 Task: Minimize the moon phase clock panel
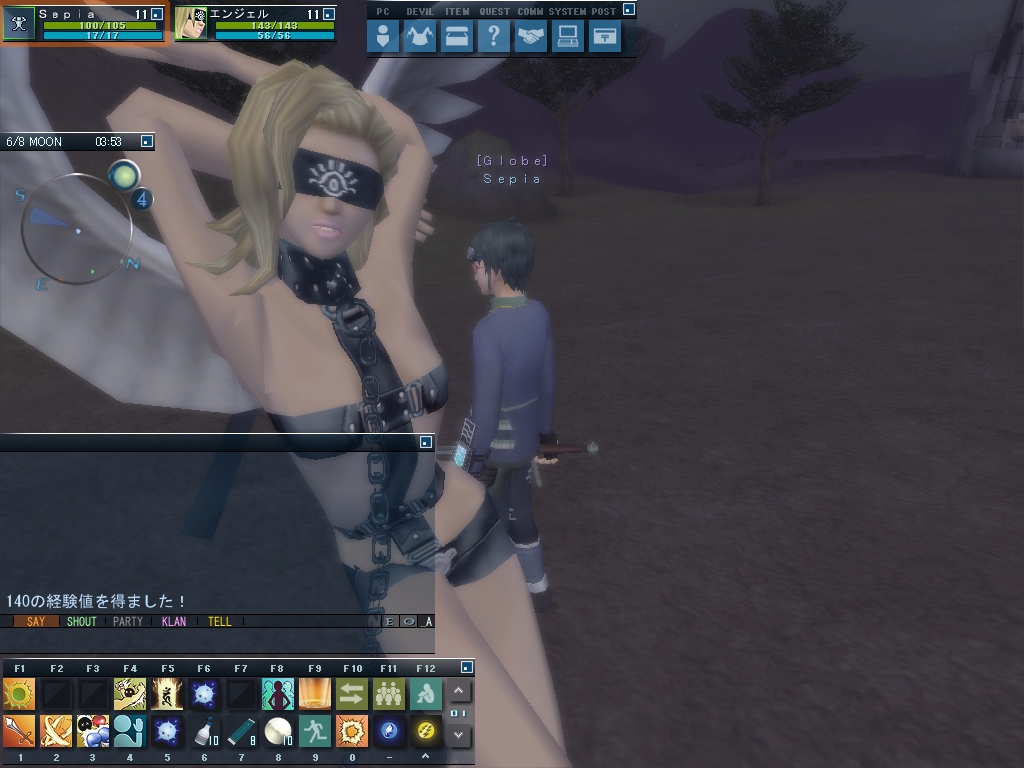pos(147,142)
